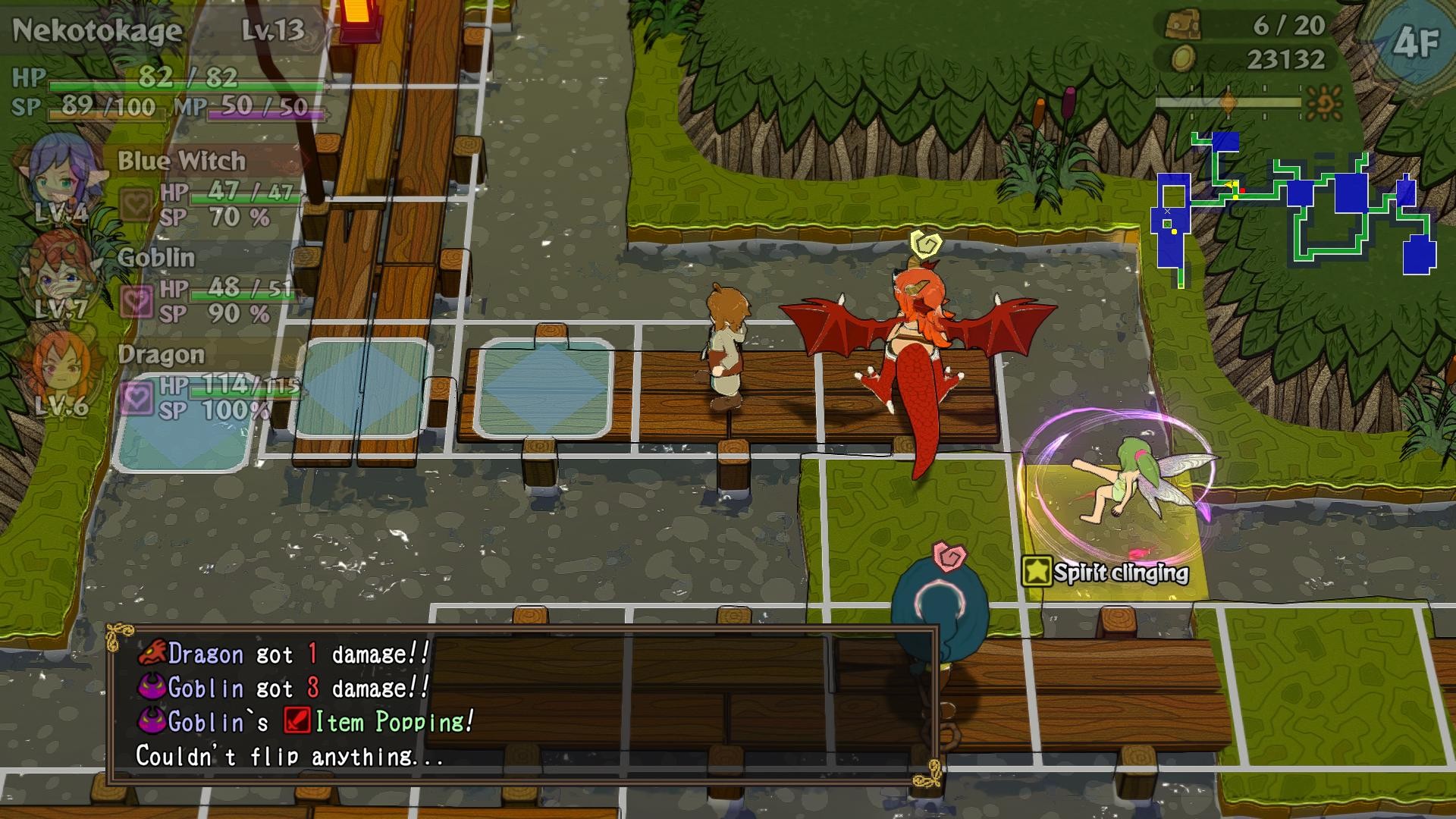Select the Blue Witch party portrait

58,178
